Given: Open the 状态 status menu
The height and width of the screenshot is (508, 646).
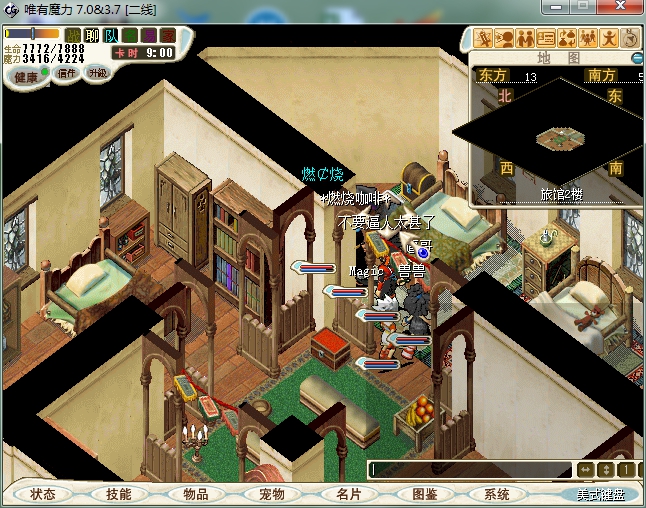Looking at the screenshot, I should click(x=43, y=494).
